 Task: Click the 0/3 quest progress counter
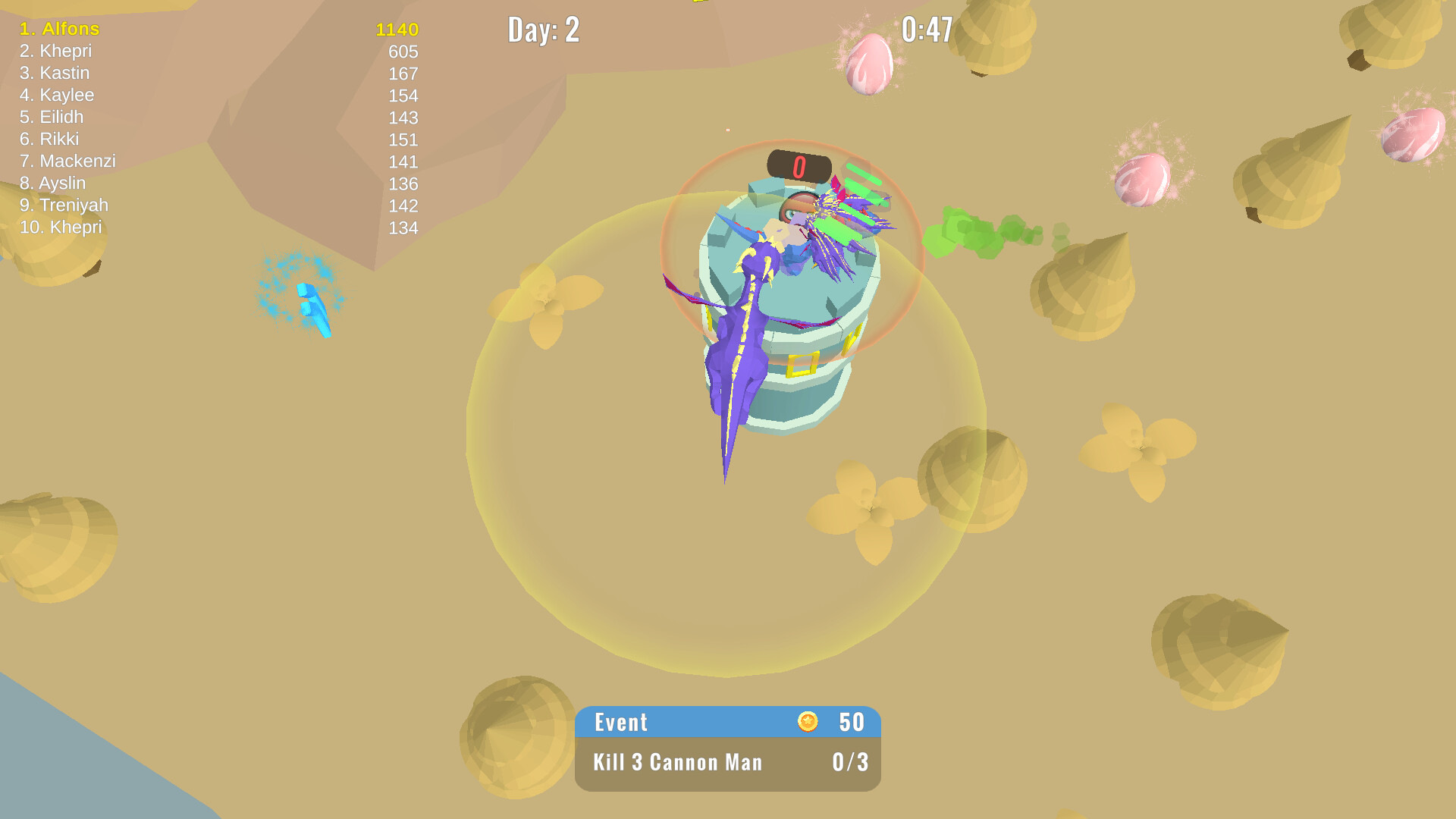coord(851,763)
